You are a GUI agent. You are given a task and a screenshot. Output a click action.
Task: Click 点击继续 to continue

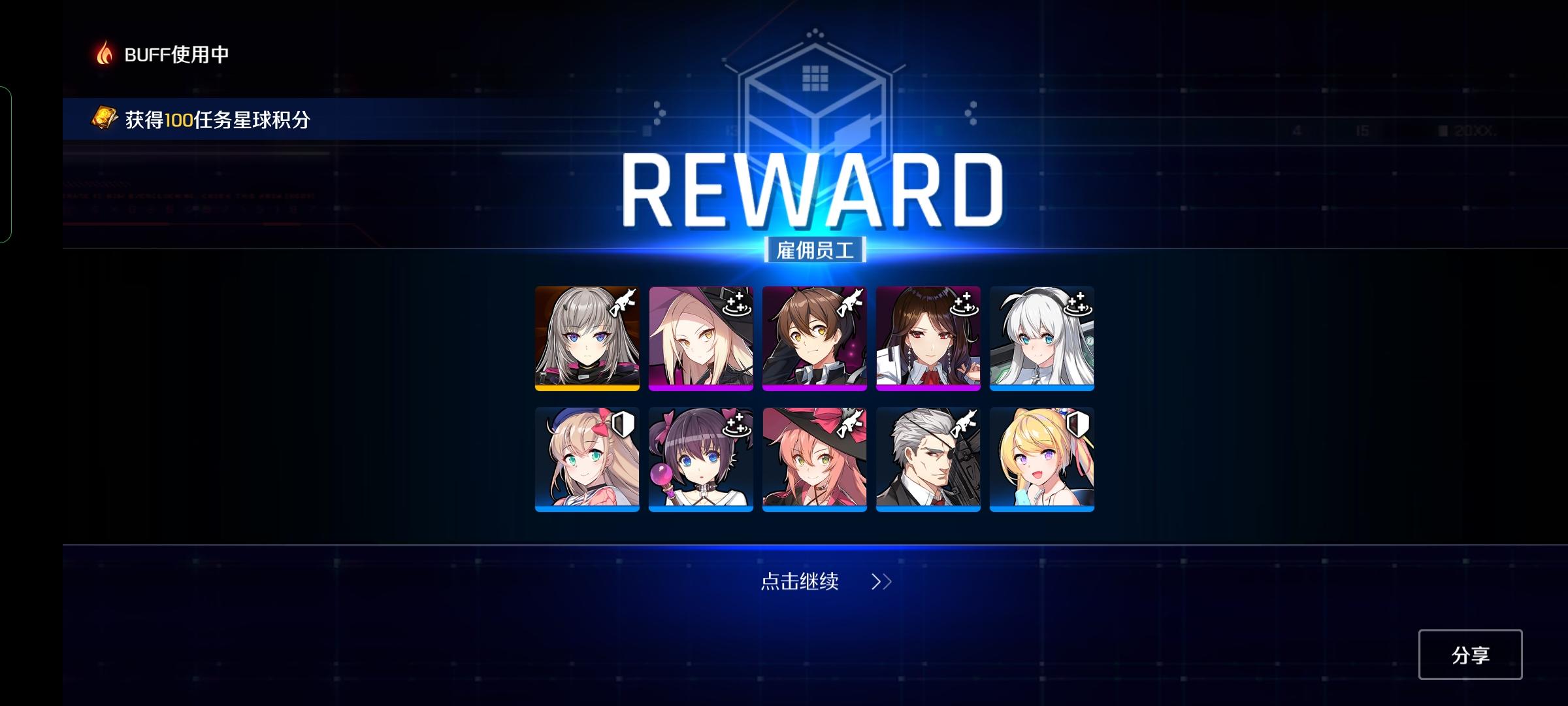(x=800, y=580)
